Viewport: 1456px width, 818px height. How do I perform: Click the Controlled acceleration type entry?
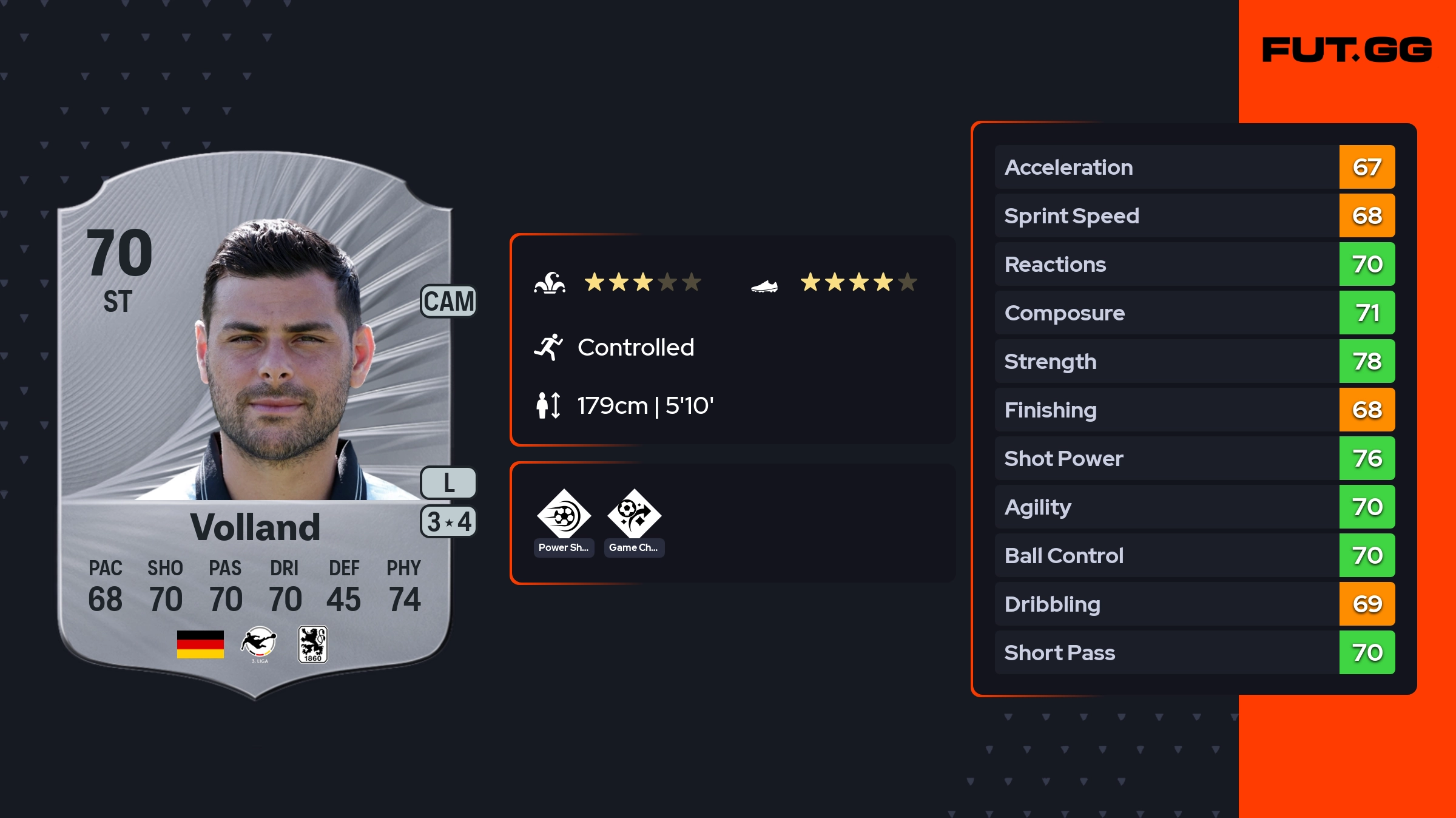coord(635,347)
